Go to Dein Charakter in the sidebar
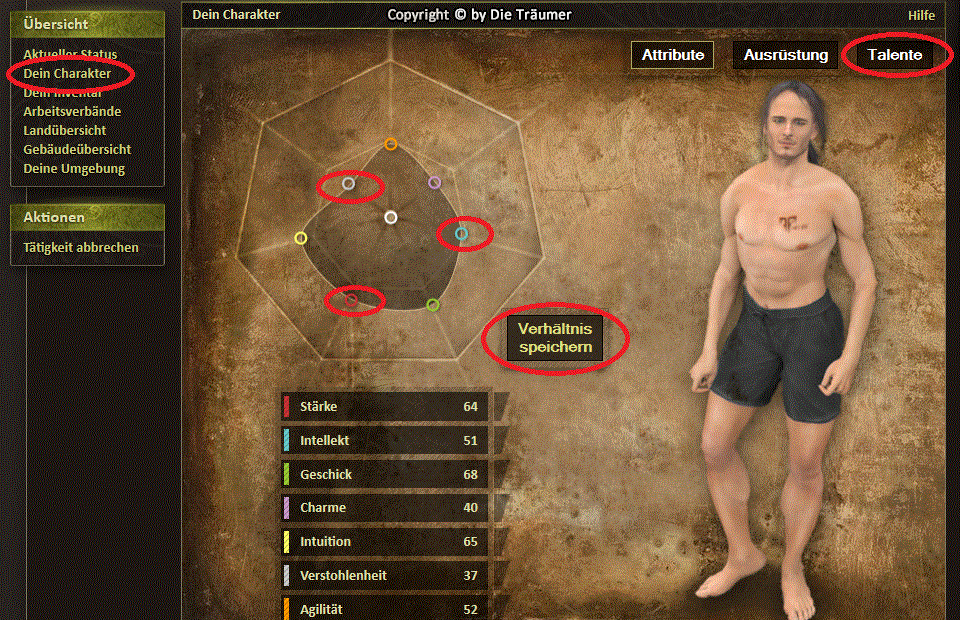This screenshot has width=960, height=620. (x=67, y=74)
